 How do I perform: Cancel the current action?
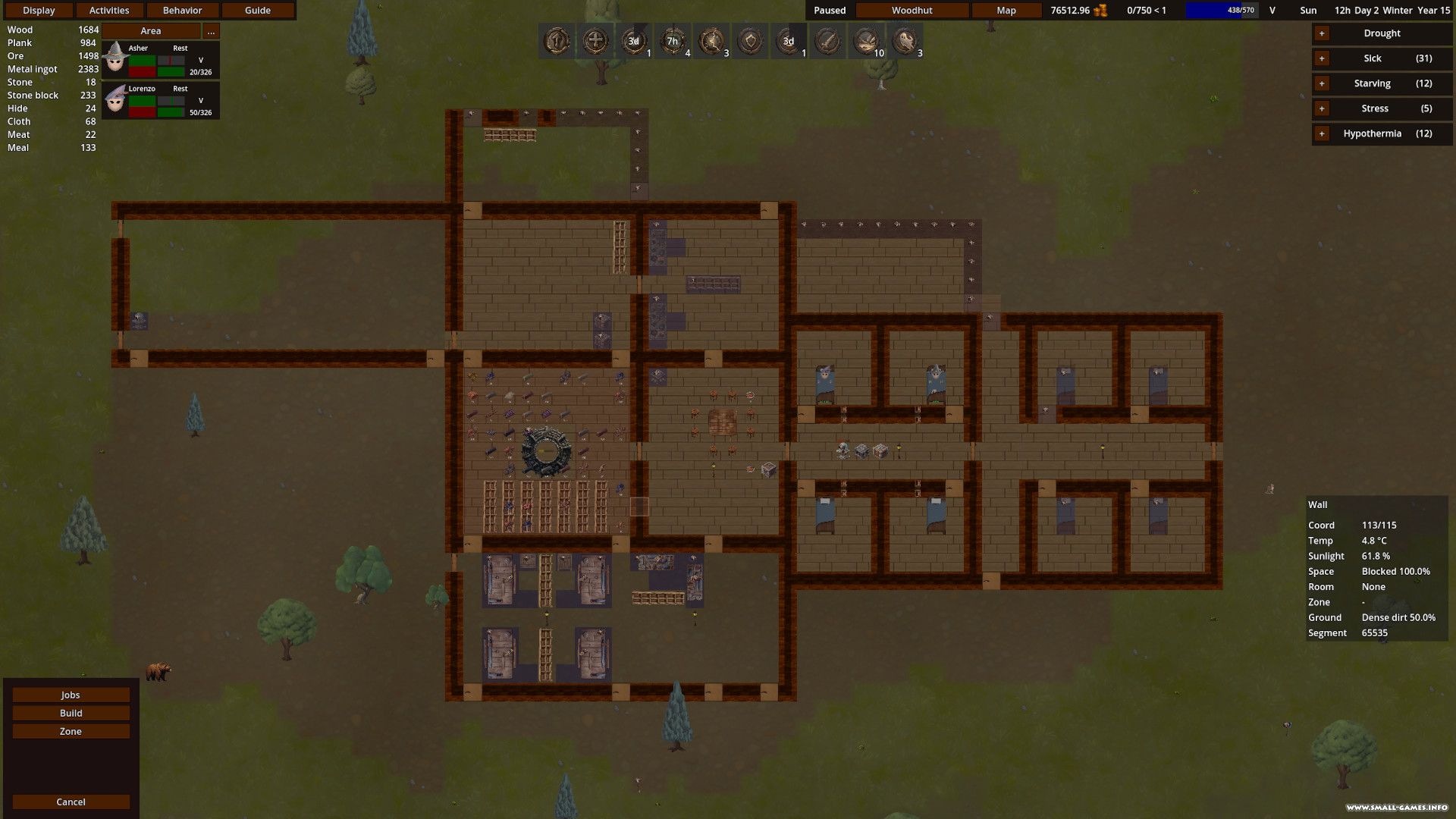pyautogui.click(x=71, y=802)
